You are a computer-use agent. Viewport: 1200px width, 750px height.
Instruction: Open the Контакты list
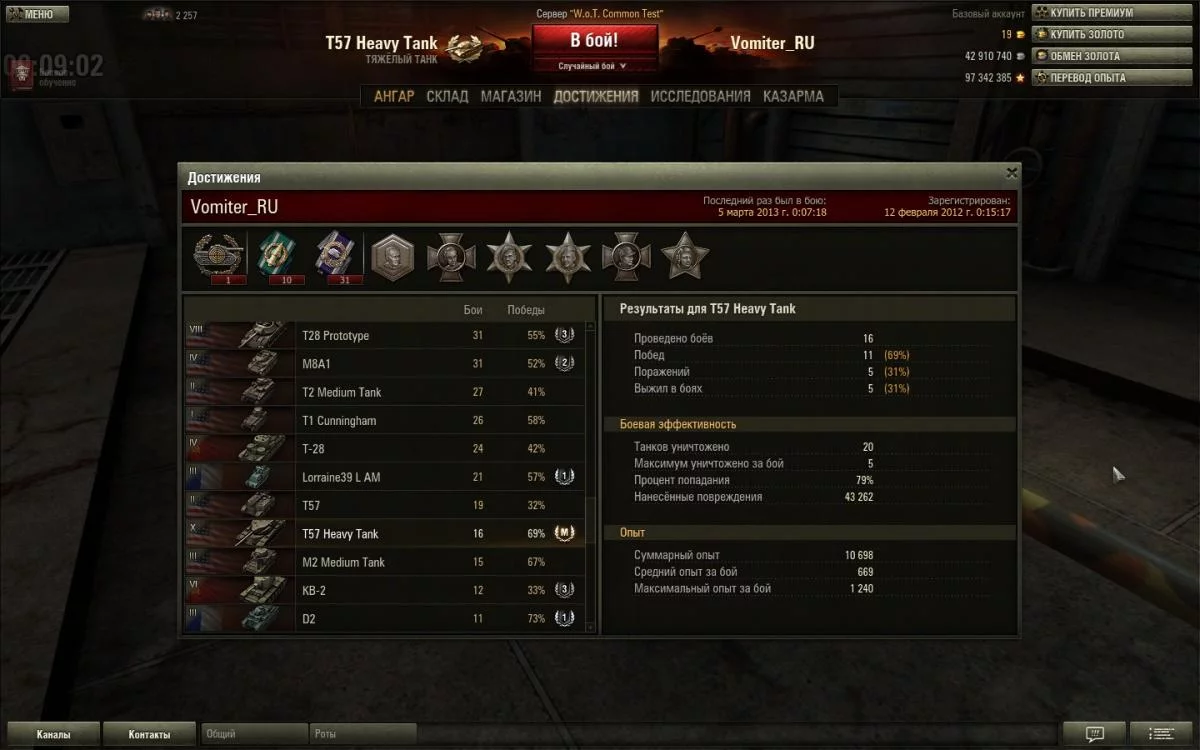point(149,735)
